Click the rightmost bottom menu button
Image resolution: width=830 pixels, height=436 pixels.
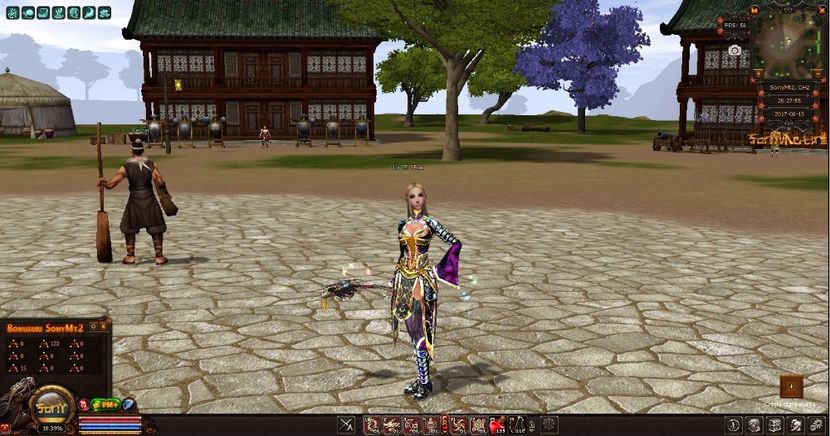tap(817, 425)
